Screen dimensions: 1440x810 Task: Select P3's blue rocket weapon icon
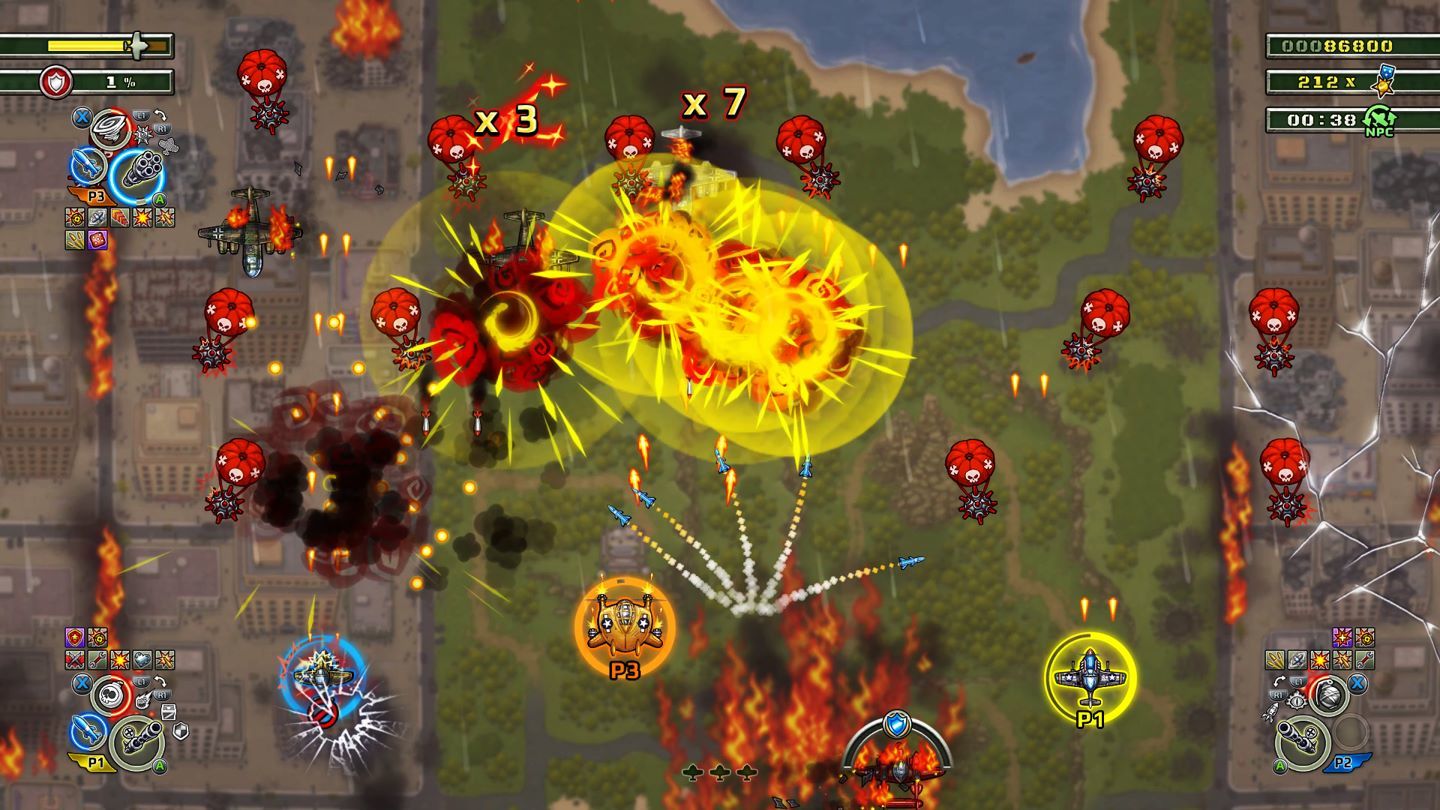(86, 166)
